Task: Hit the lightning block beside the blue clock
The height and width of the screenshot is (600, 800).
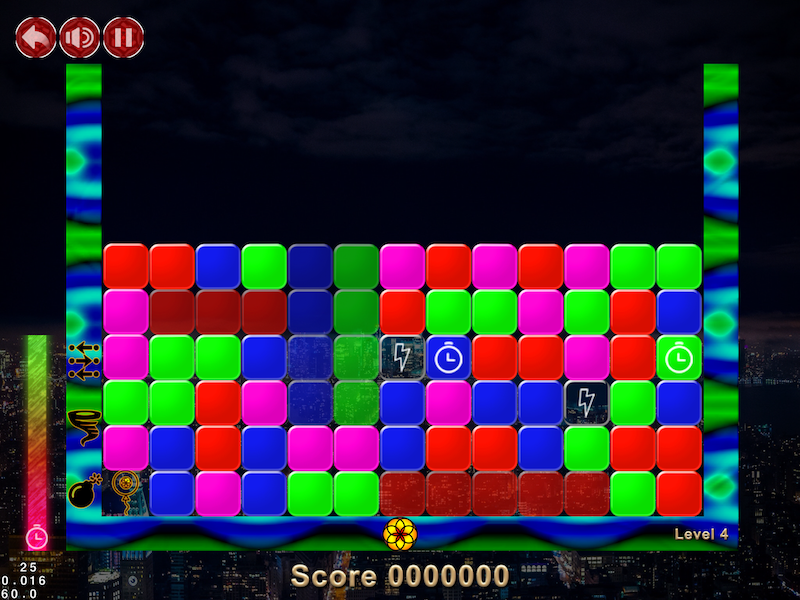Action: [403, 357]
